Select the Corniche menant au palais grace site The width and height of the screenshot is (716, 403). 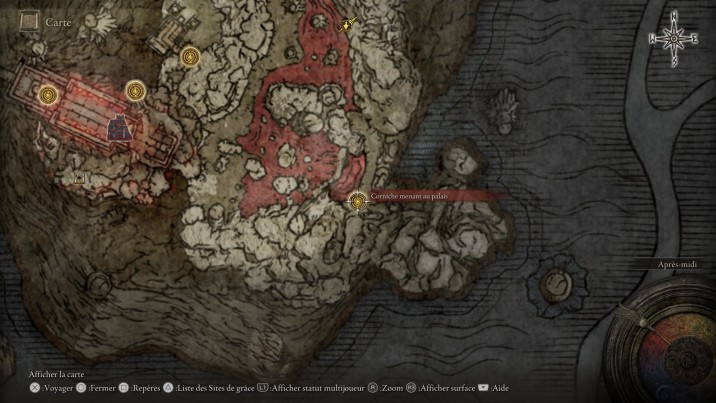pyautogui.click(x=358, y=202)
